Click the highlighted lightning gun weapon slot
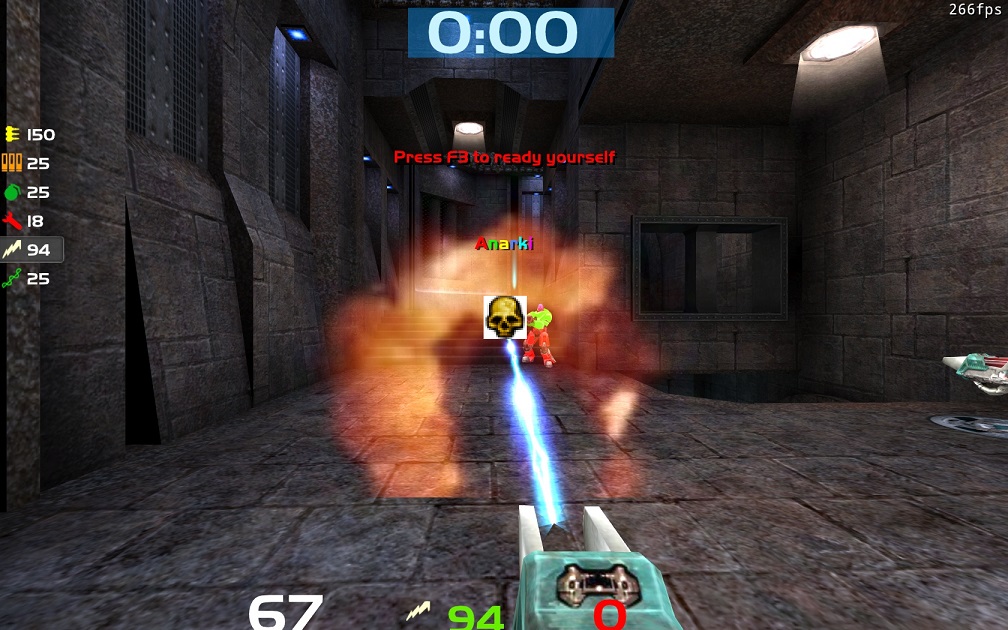Image resolution: width=1008 pixels, height=630 pixels. click(x=32, y=249)
